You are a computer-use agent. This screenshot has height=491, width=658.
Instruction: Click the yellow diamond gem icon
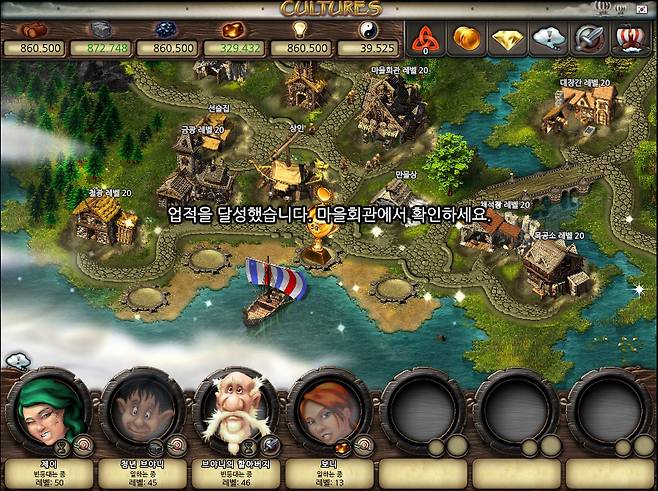coord(508,38)
